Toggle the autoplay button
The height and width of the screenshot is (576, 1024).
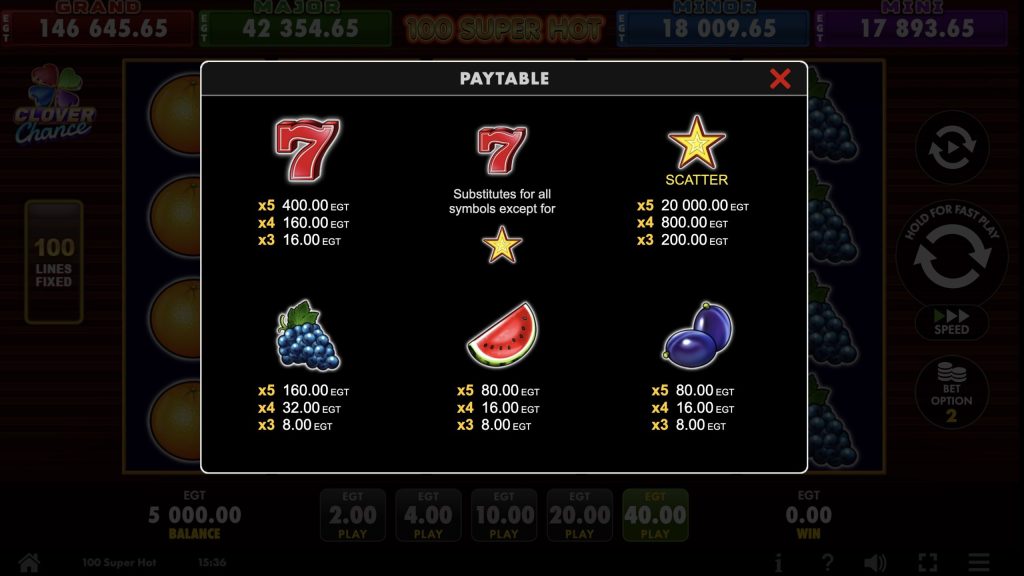pos(952,149)
